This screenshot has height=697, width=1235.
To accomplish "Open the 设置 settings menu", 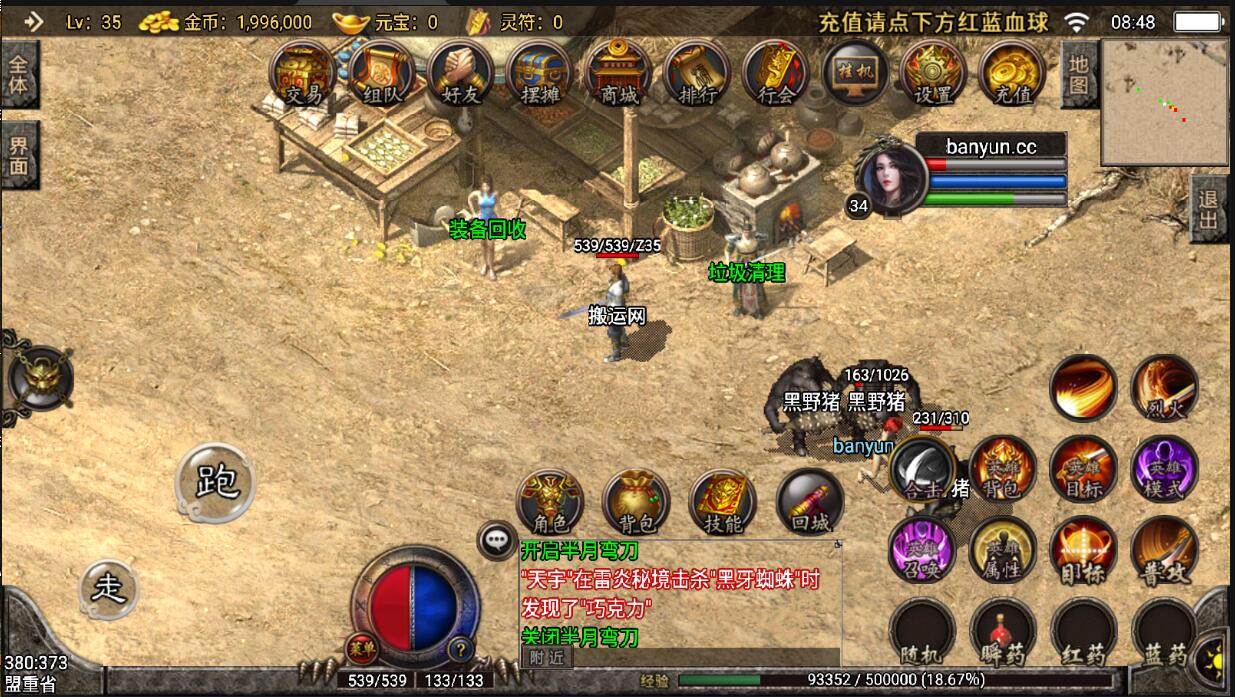I will click(933, 74).
